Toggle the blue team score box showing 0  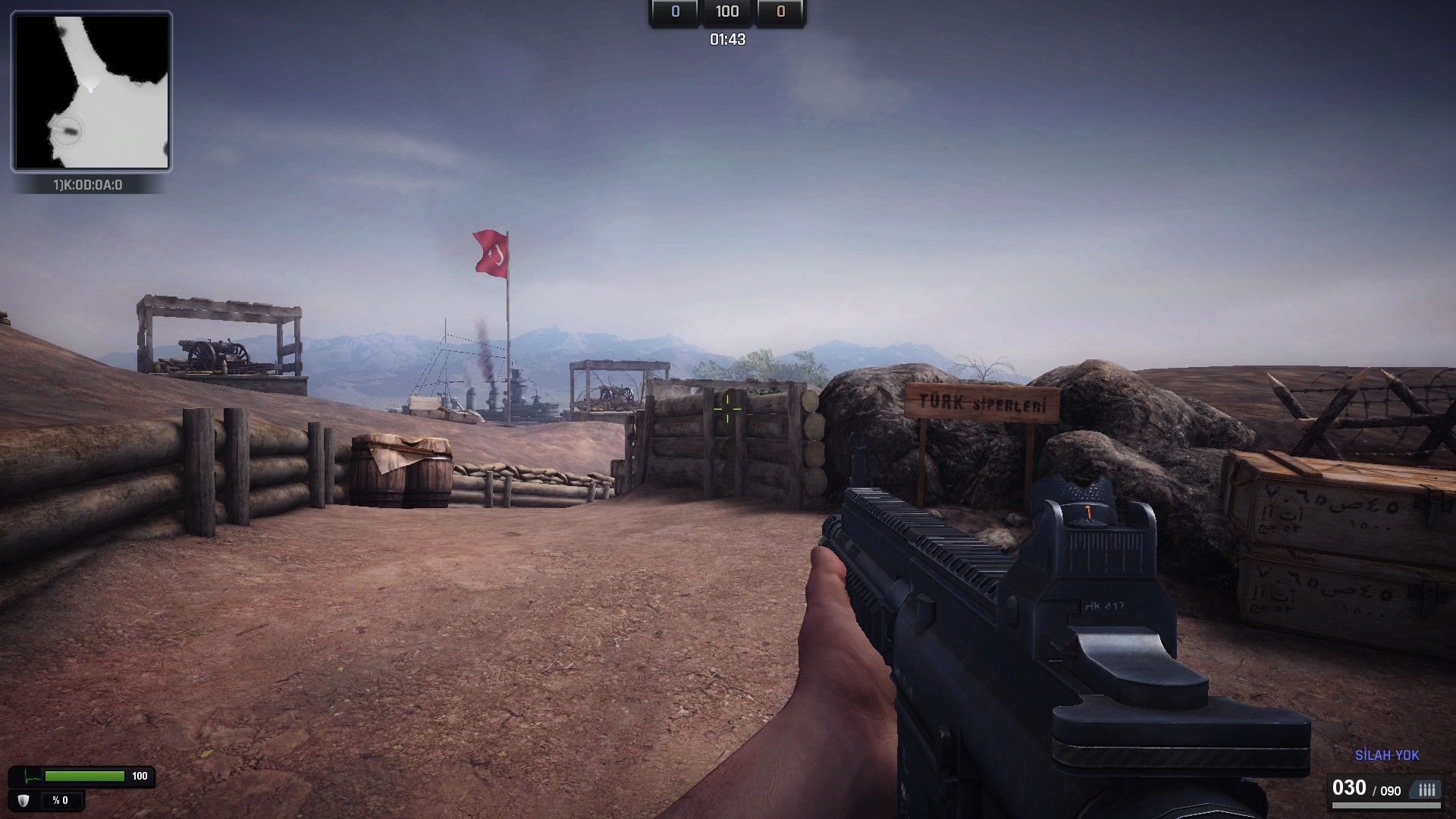[673, 12]
